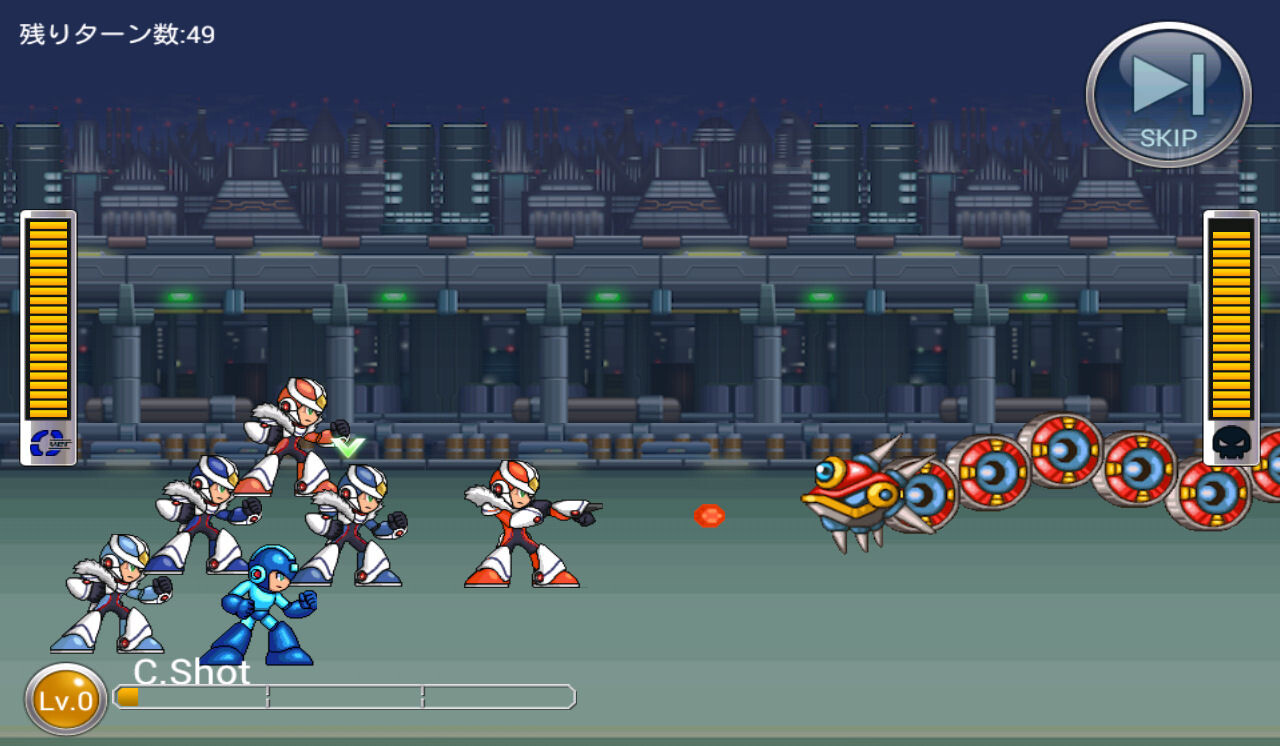Tap the glowing orange projectile mid-screen
The image size is (1280, 746).
(710, 515)
